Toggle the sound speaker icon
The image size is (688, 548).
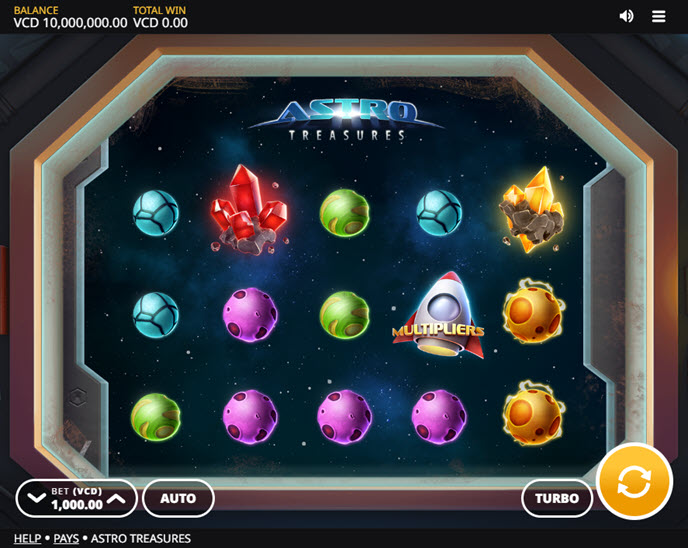pyautogui.click(x=627, y=16)
